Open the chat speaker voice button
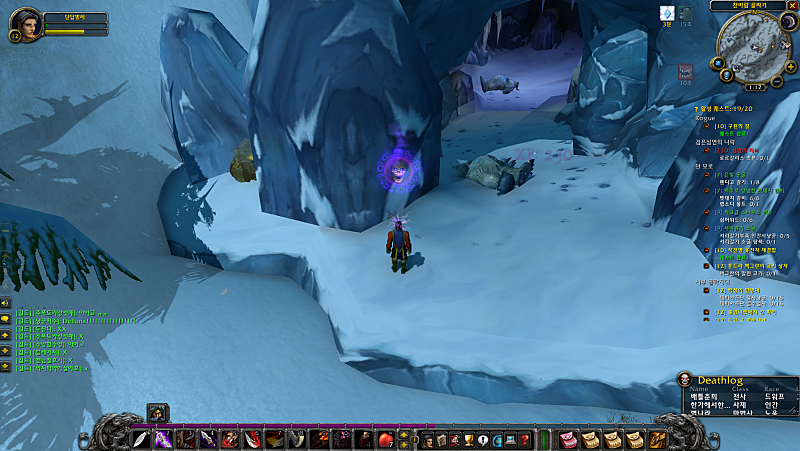This screenshot has width=800, height=451. coord(5,302)
